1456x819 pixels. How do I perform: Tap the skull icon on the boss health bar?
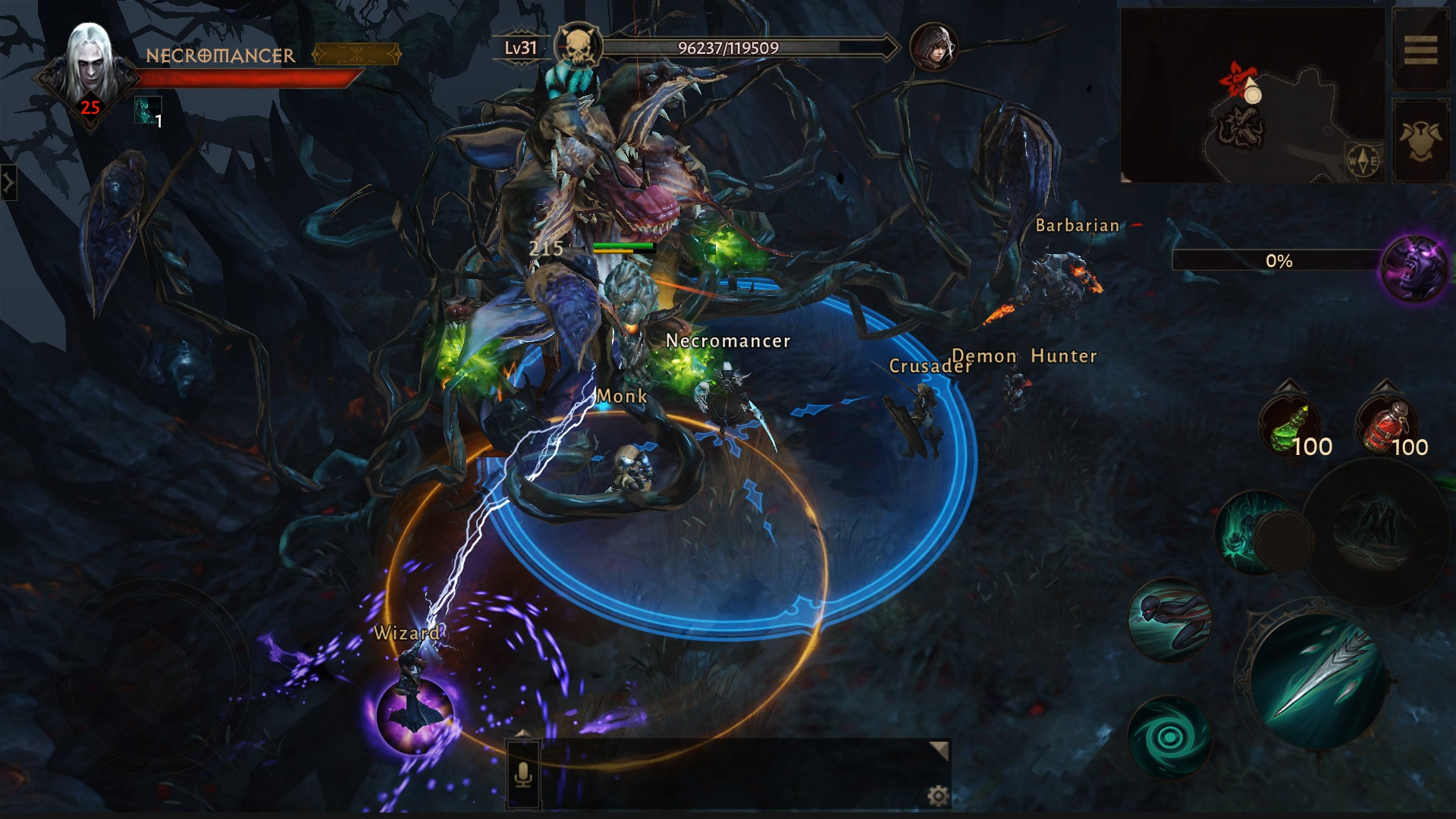(579, 48)
